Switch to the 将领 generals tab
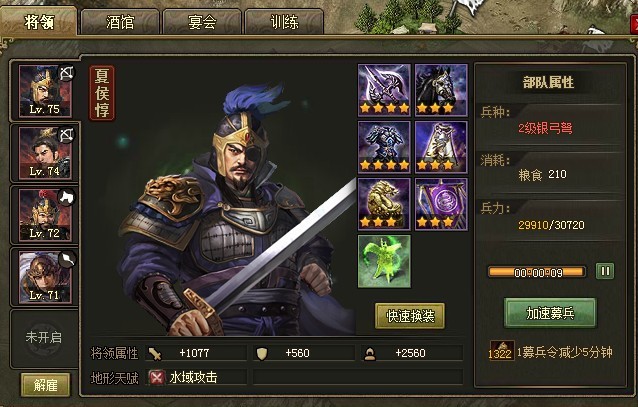The width and height of the screenshot is (638, 407). click(x=37, y=21)
